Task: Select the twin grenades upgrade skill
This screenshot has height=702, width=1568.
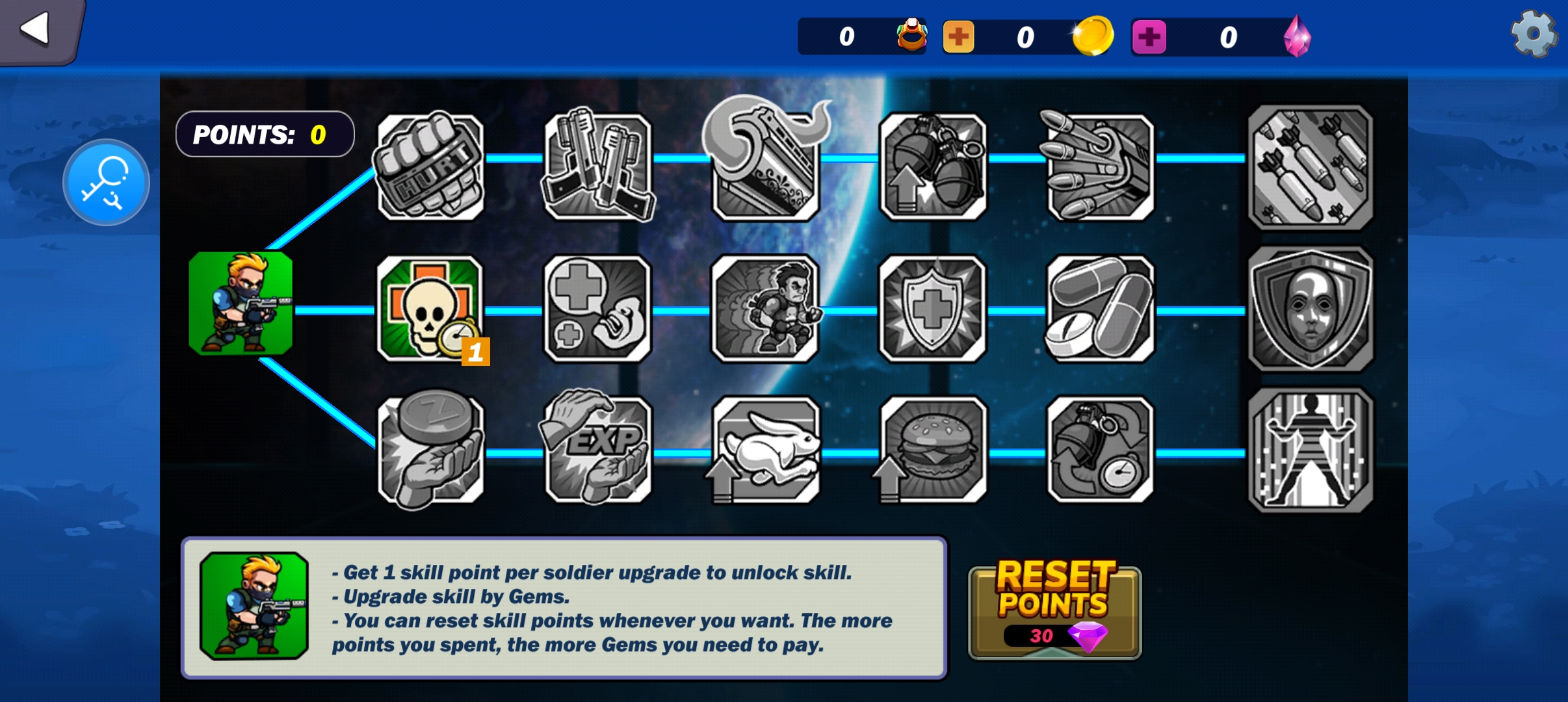Action: pos(933,167)
